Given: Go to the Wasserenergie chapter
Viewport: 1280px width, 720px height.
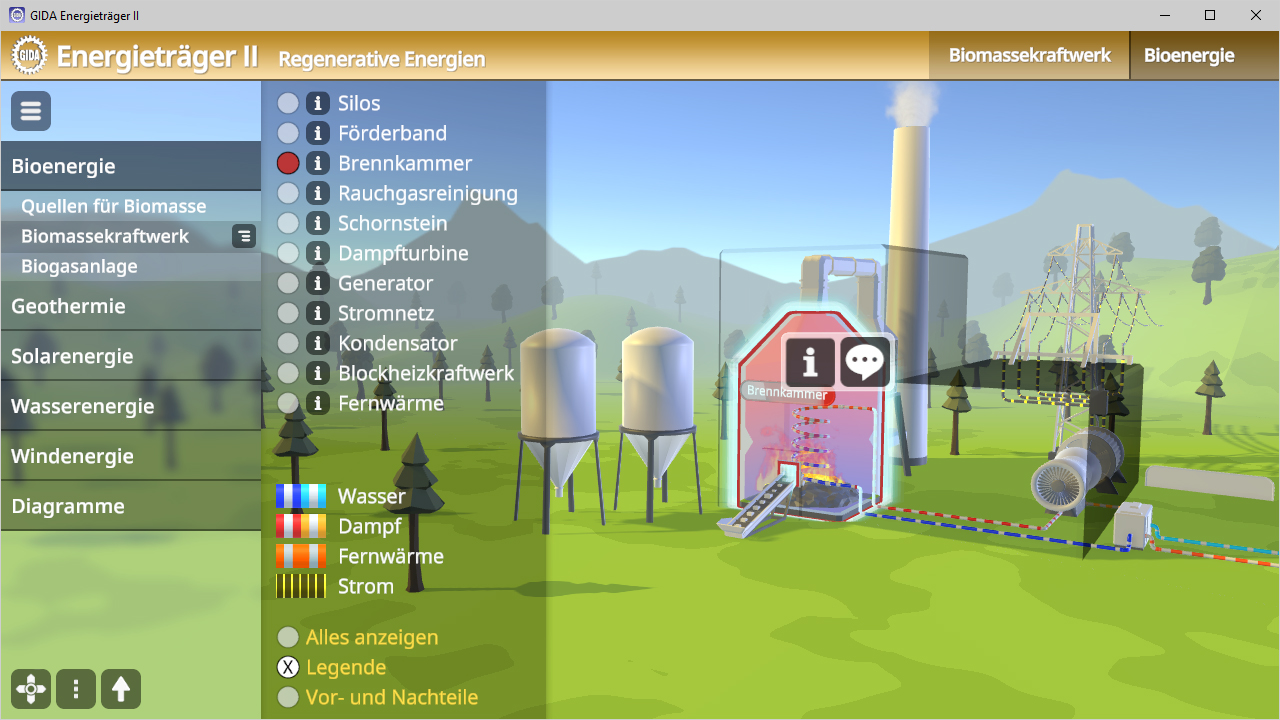Looking at the screenshot, I should coord(82,406).
